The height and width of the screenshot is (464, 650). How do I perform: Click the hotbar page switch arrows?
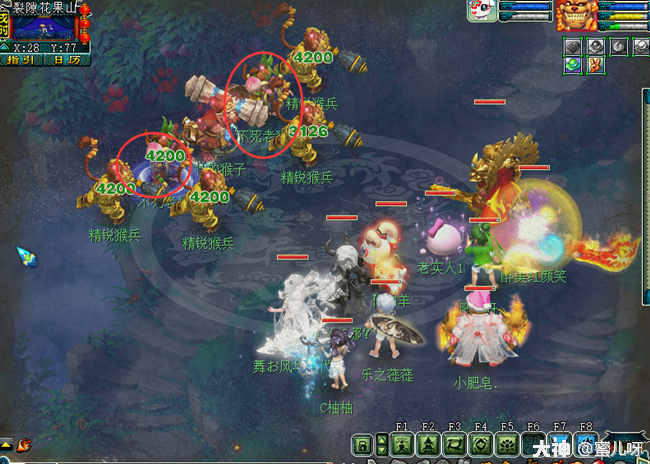coord(381,444)
